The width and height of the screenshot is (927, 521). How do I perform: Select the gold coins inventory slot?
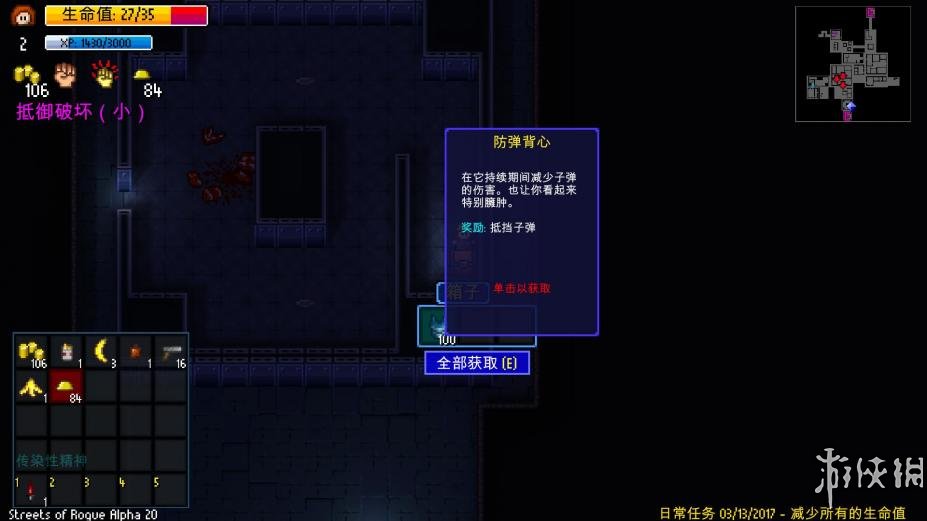coord(32,352)
